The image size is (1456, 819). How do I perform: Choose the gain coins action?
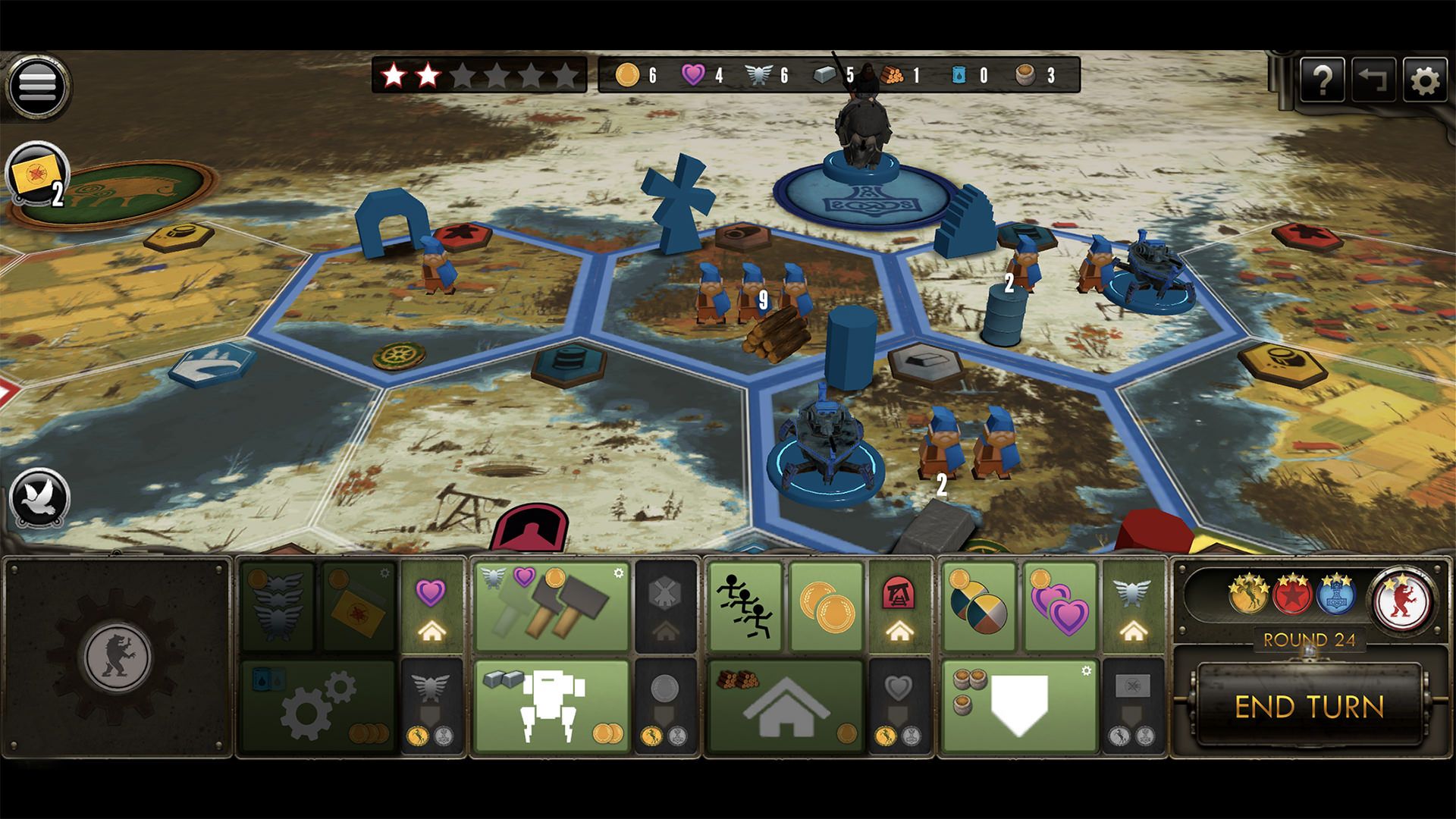pyautogui.click(x=827, y=607)
